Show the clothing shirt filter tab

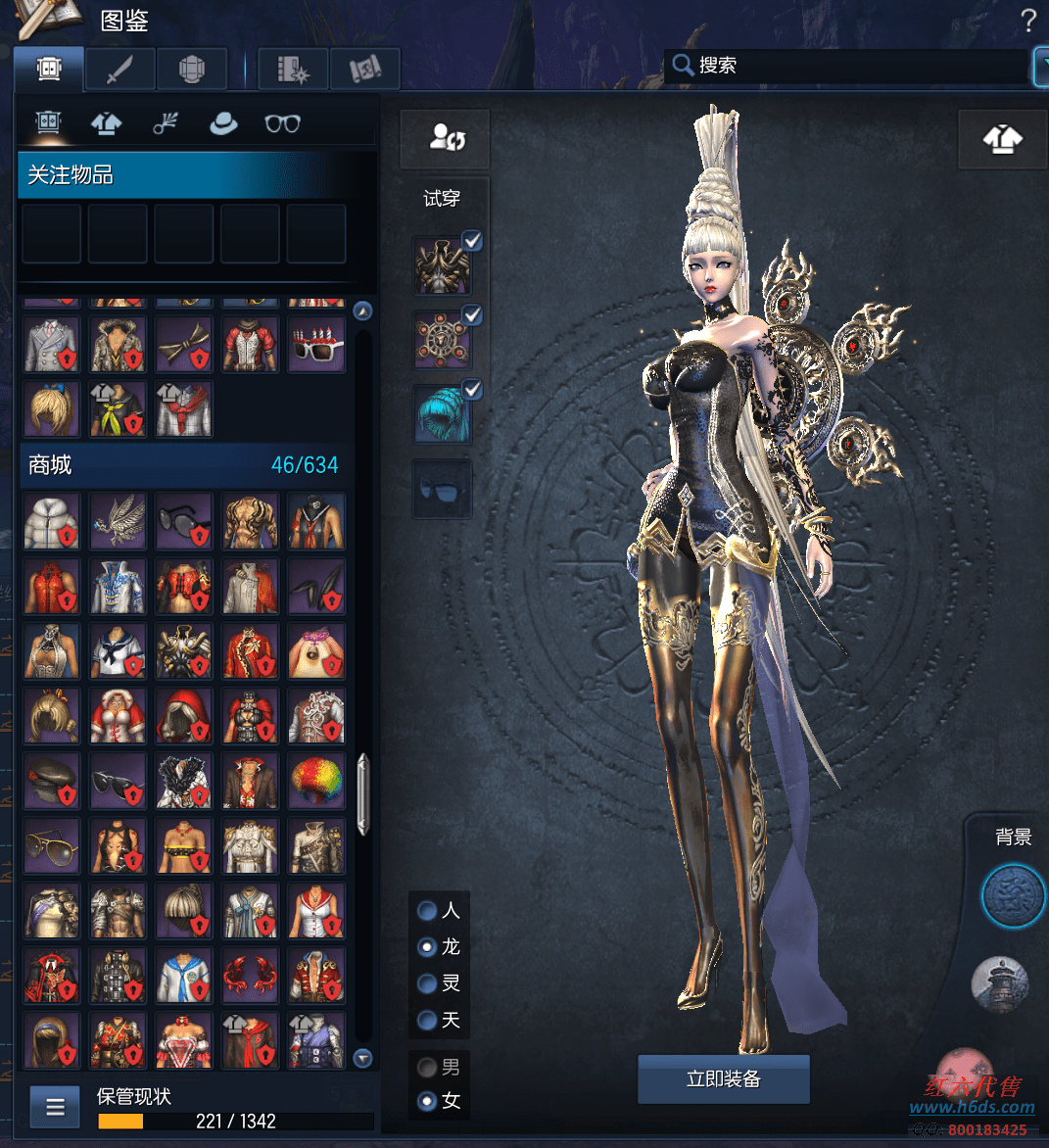[x=106, y=123]
